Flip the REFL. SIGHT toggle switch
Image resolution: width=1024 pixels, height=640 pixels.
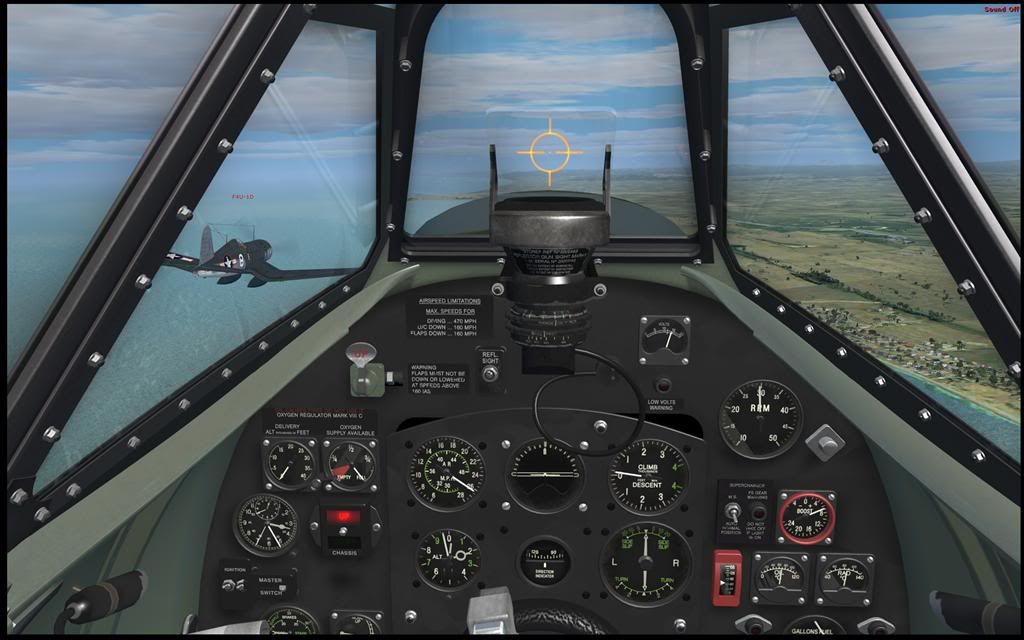tap(490, 373)
